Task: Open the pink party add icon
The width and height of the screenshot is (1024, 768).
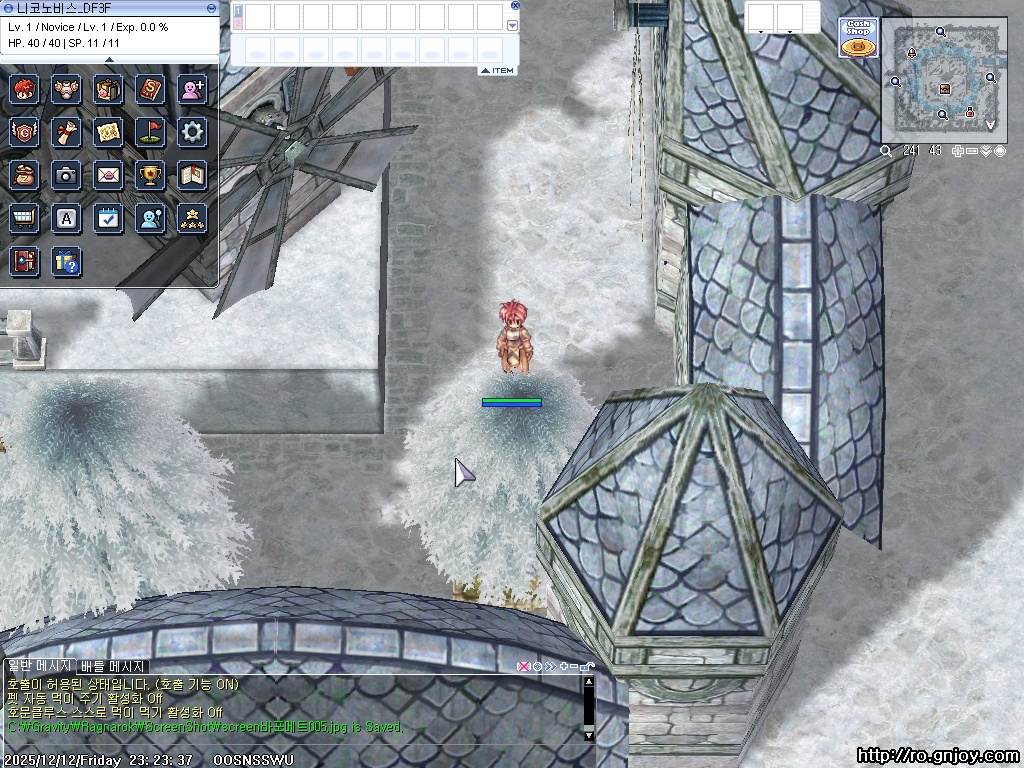Action: (x=192, y=89)
